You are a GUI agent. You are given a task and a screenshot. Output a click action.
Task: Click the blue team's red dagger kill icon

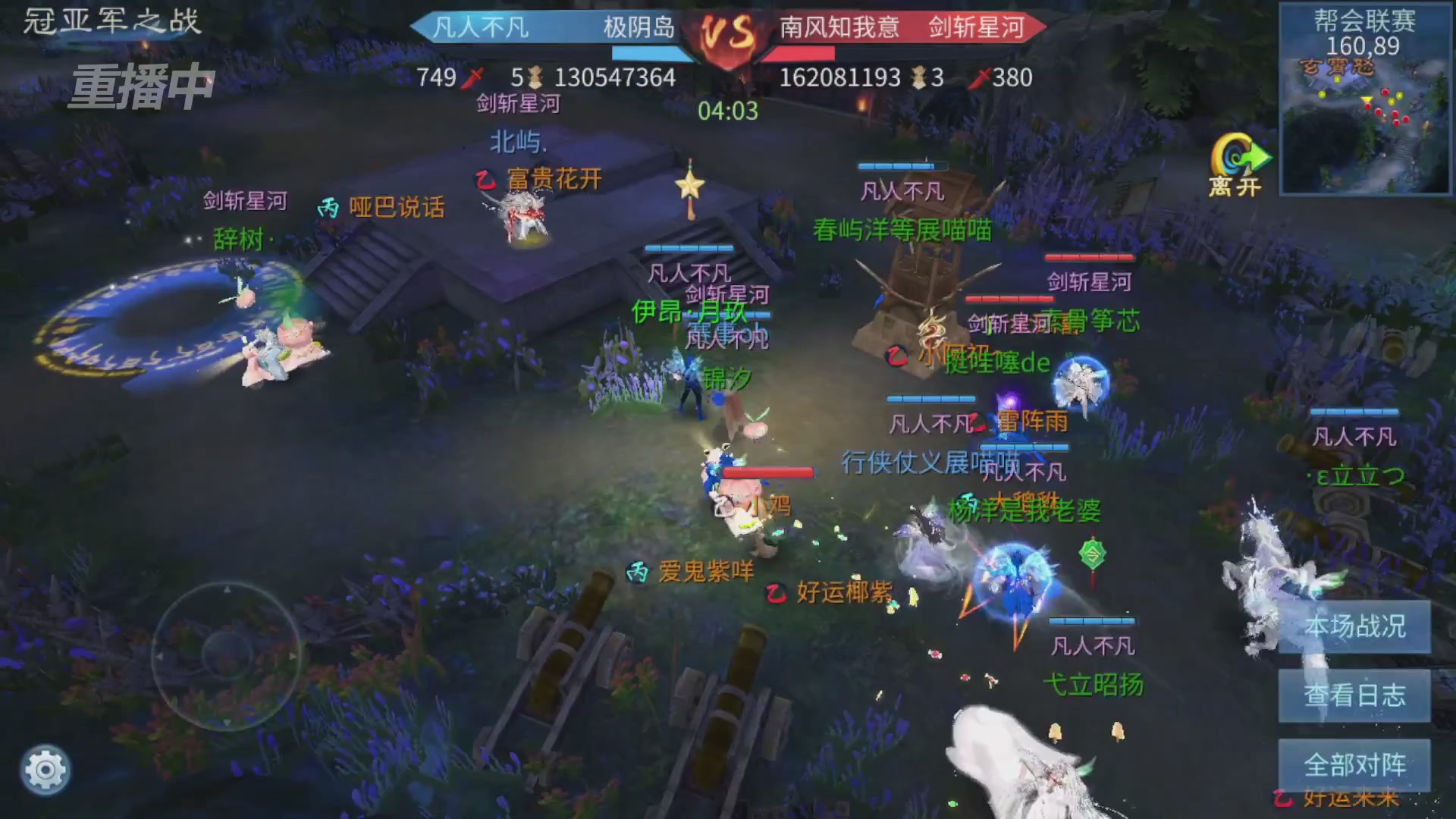[x=474, y=77]
